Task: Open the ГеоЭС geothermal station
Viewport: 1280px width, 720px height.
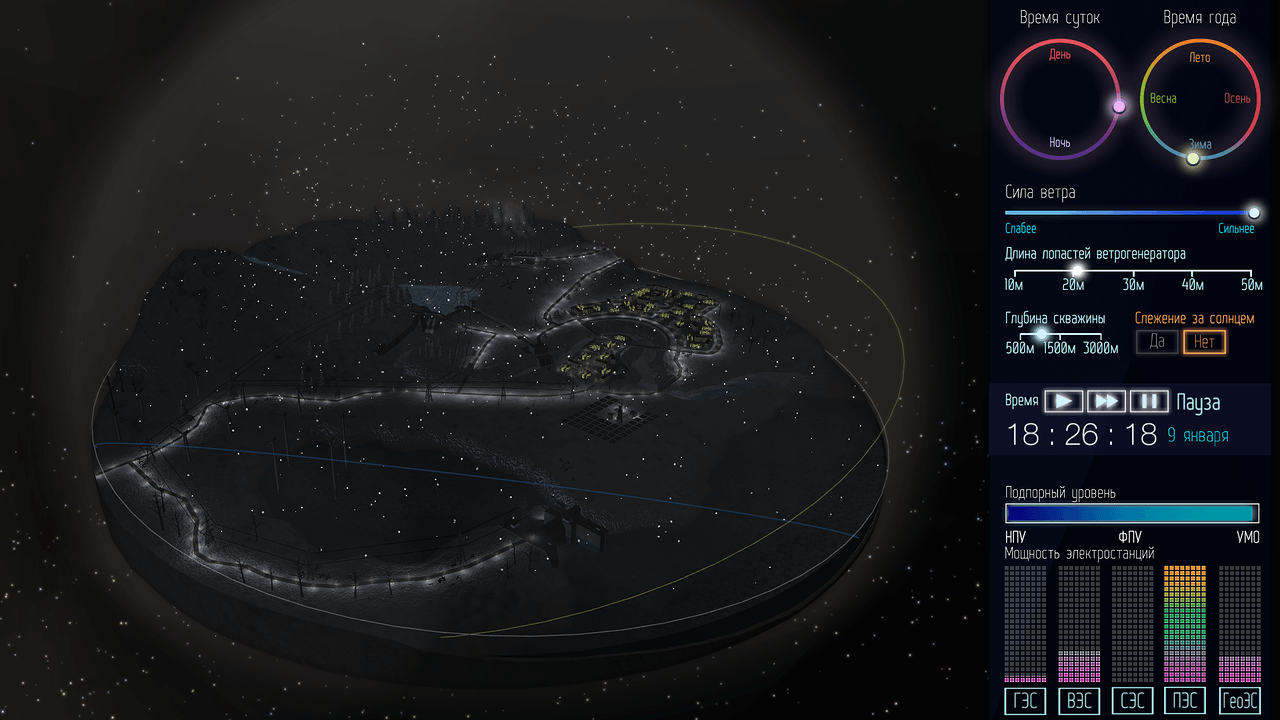Action: [1240, 701]
